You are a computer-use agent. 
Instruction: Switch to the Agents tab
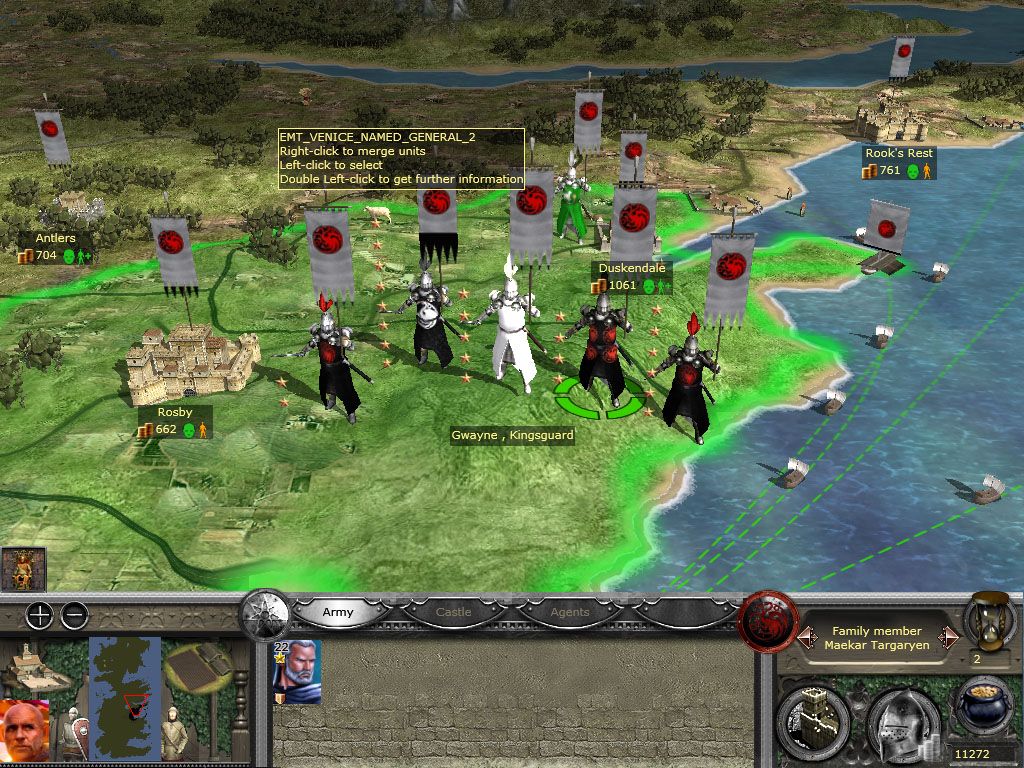click(x=570, y=612)
